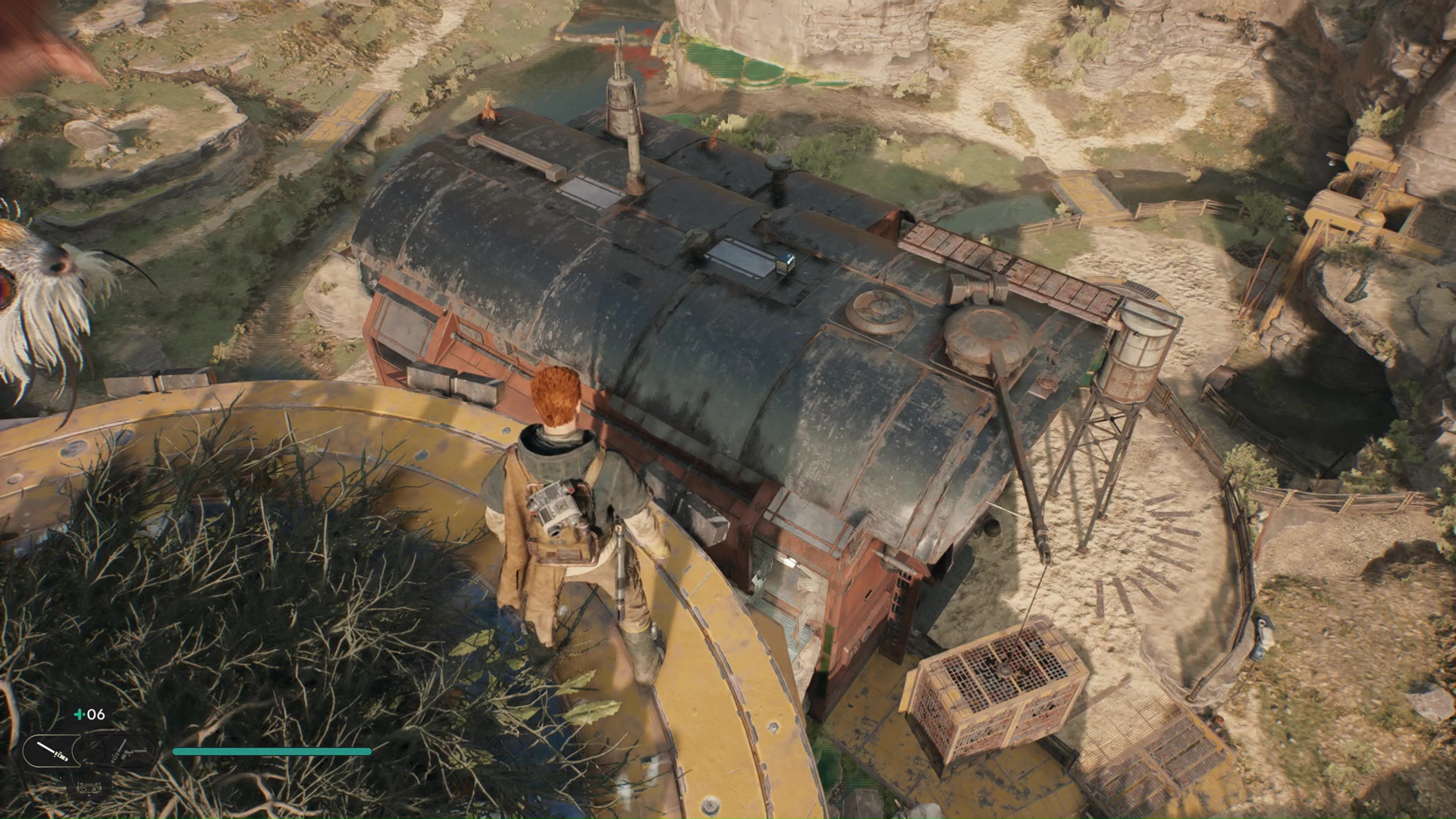Click the green stim cross icon
Screen dimensions: 1456x819
click(x=79, y=714)
